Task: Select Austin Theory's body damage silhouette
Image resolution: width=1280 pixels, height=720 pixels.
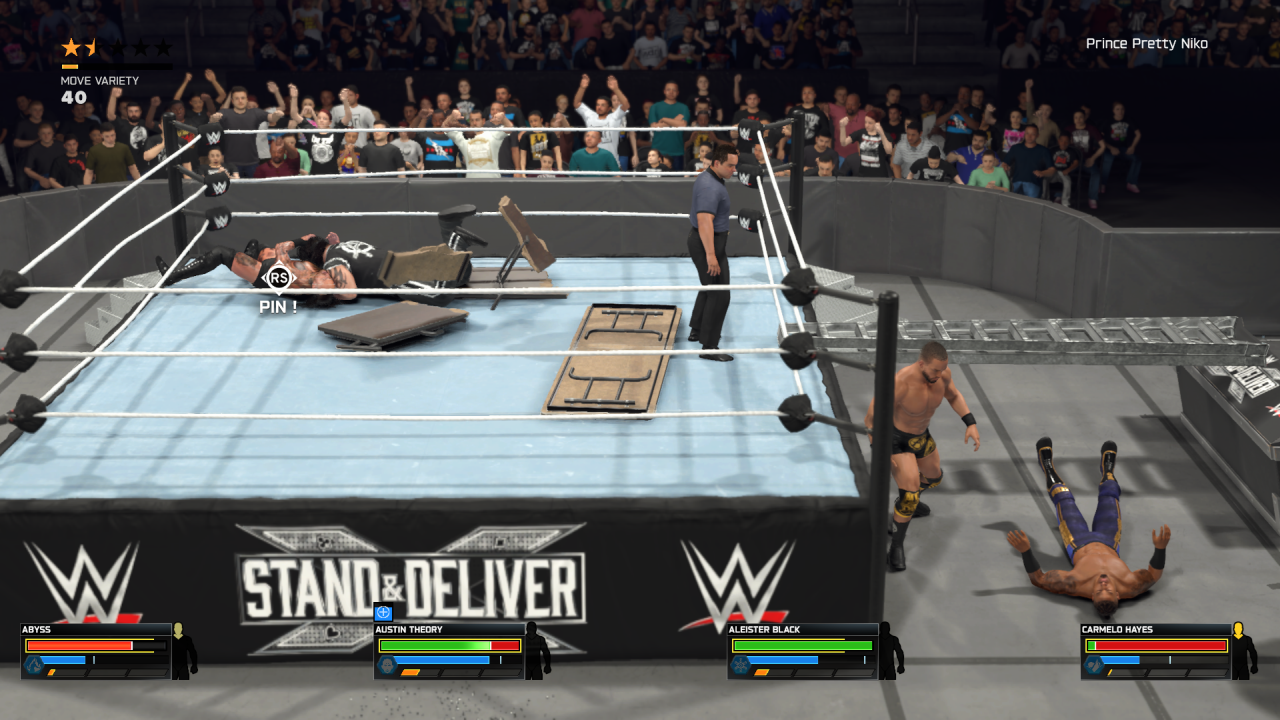Action: (538, 651)
